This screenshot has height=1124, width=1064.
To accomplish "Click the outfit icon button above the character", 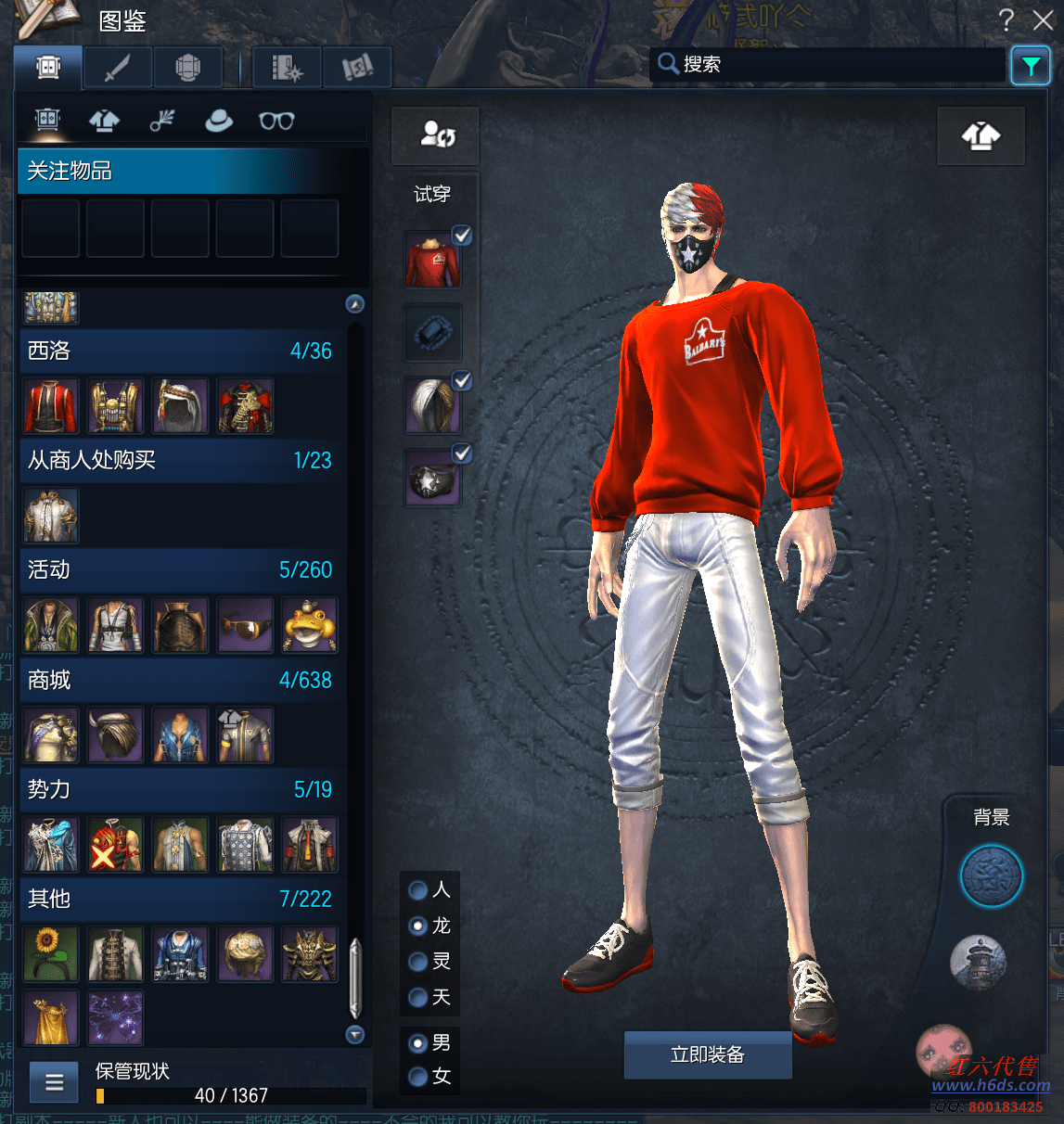I will (x=981, y=136).
